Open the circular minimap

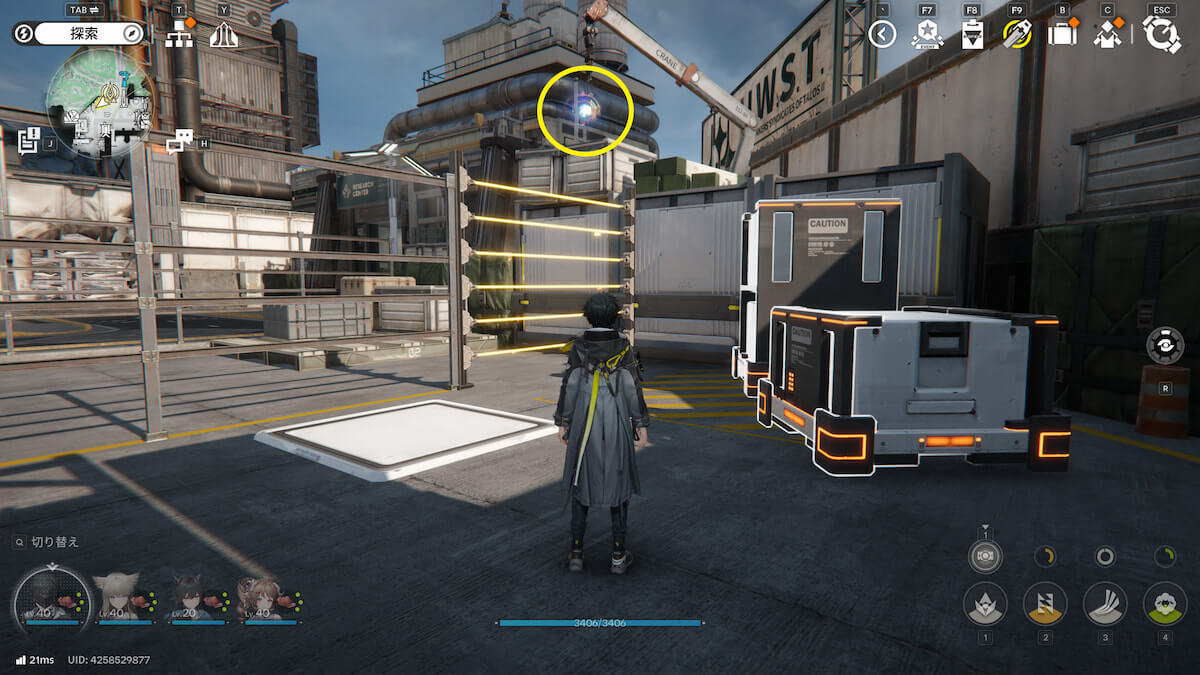click(100, 102)
